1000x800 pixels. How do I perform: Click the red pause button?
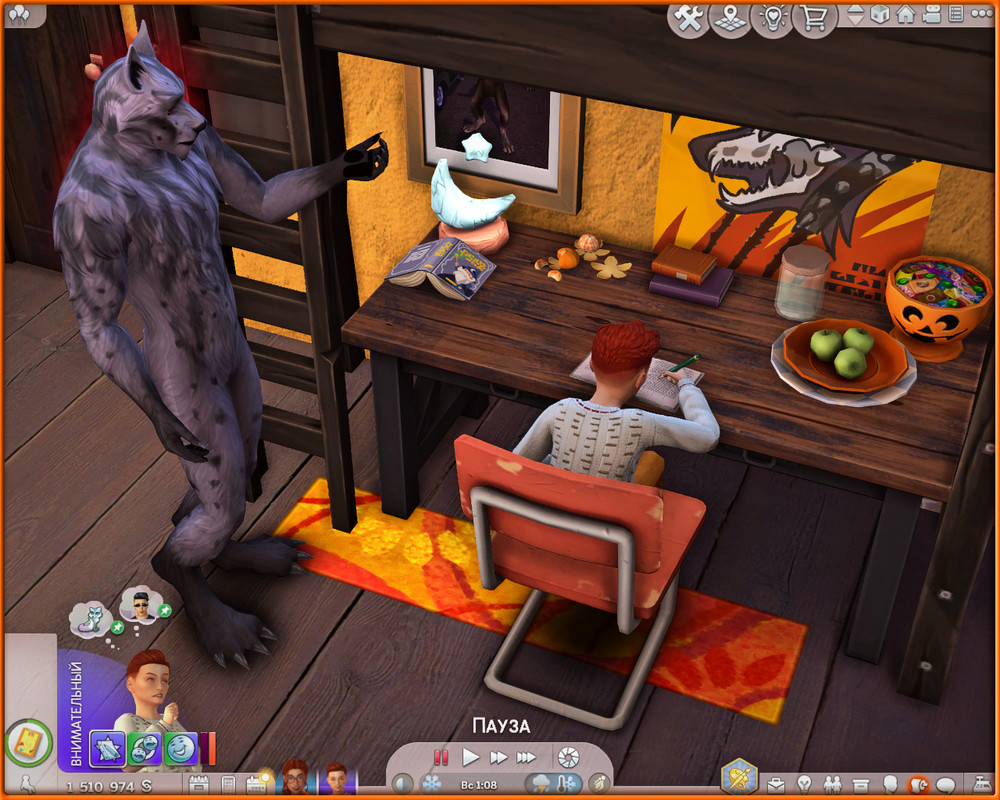tap(441, 757)
